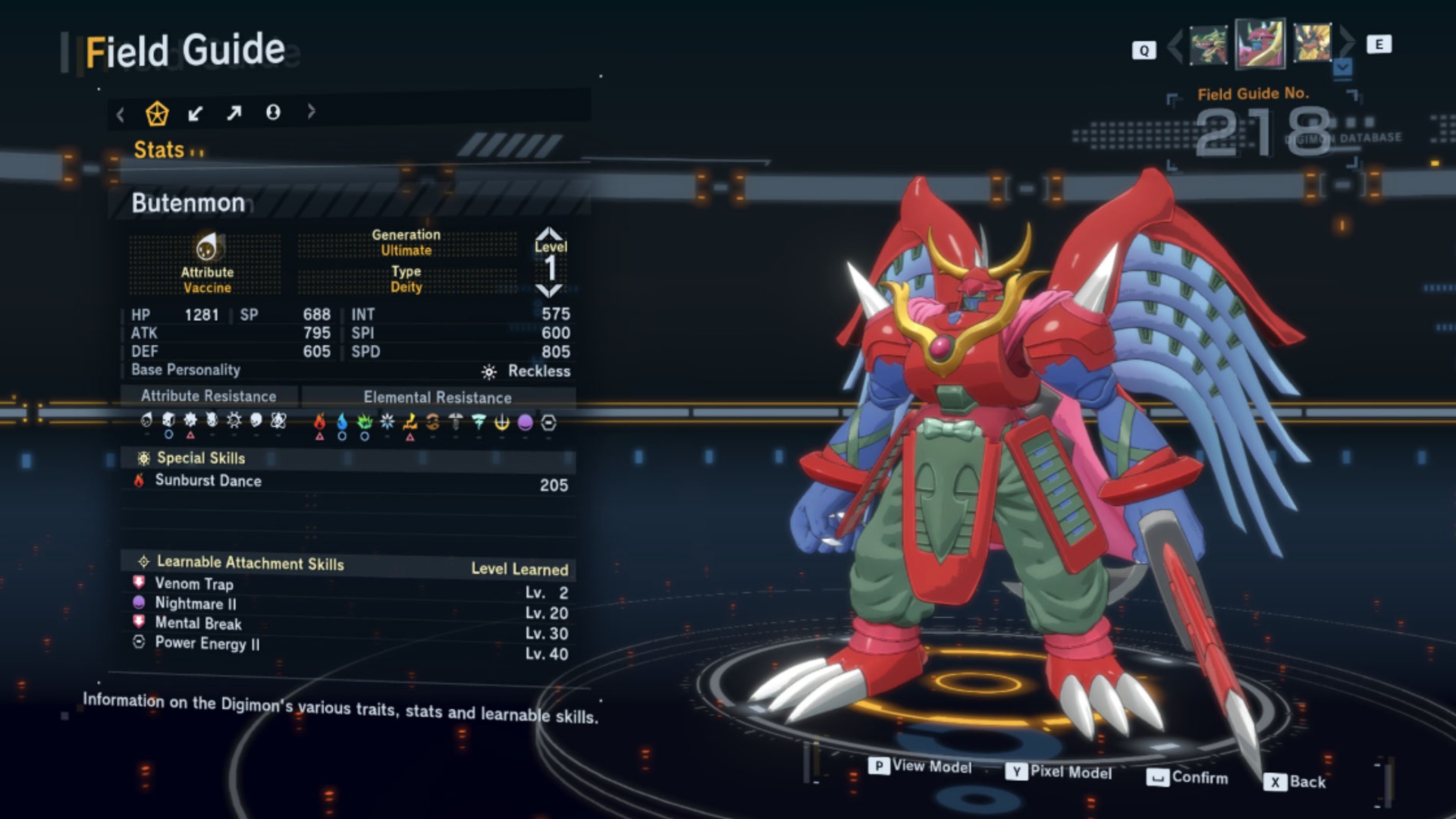
Task: Go to the previous Digimon entry arrow
Action: (x=1175, y=45)
